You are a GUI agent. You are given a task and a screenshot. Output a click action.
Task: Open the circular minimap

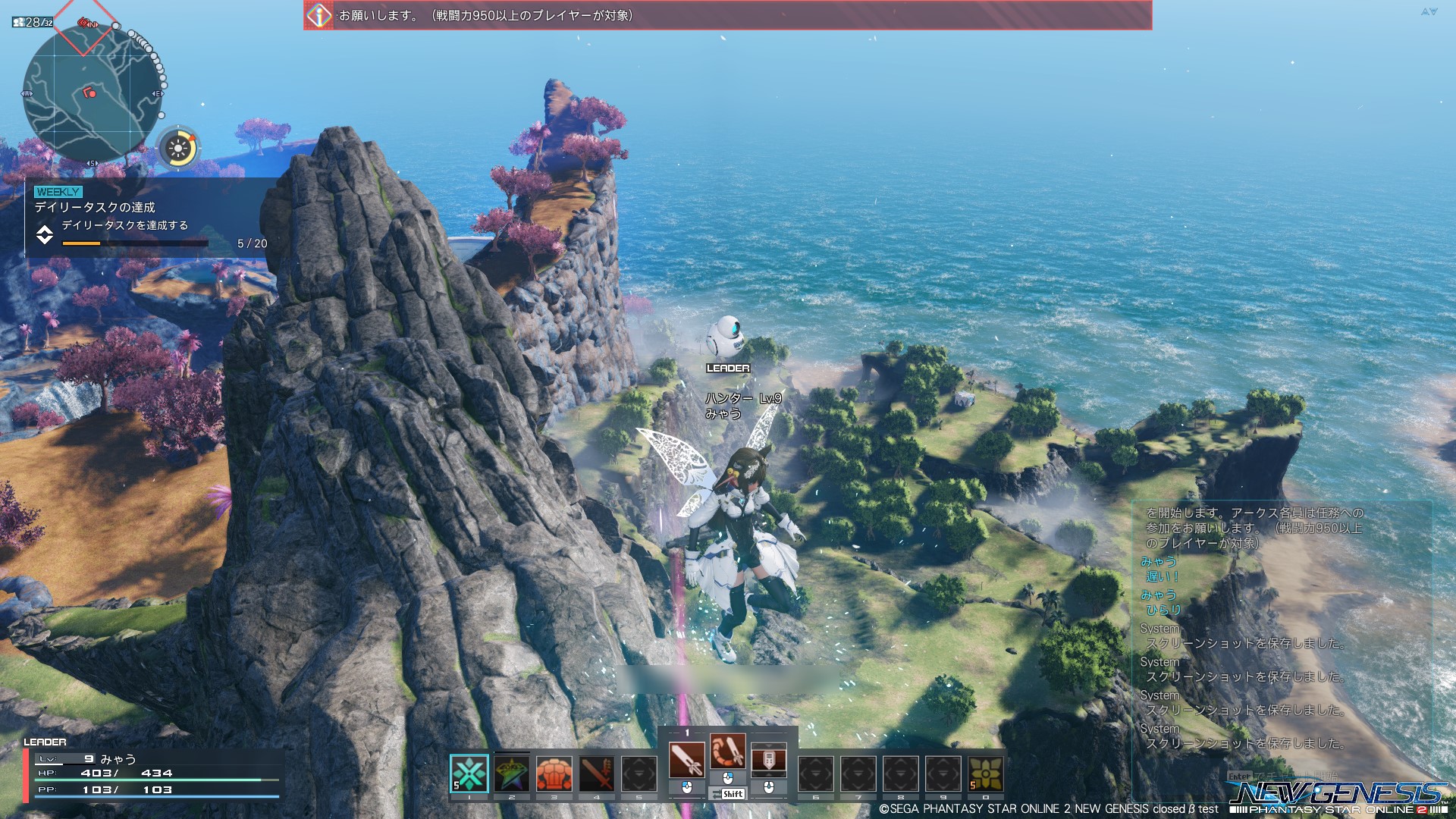pos(93,93)
